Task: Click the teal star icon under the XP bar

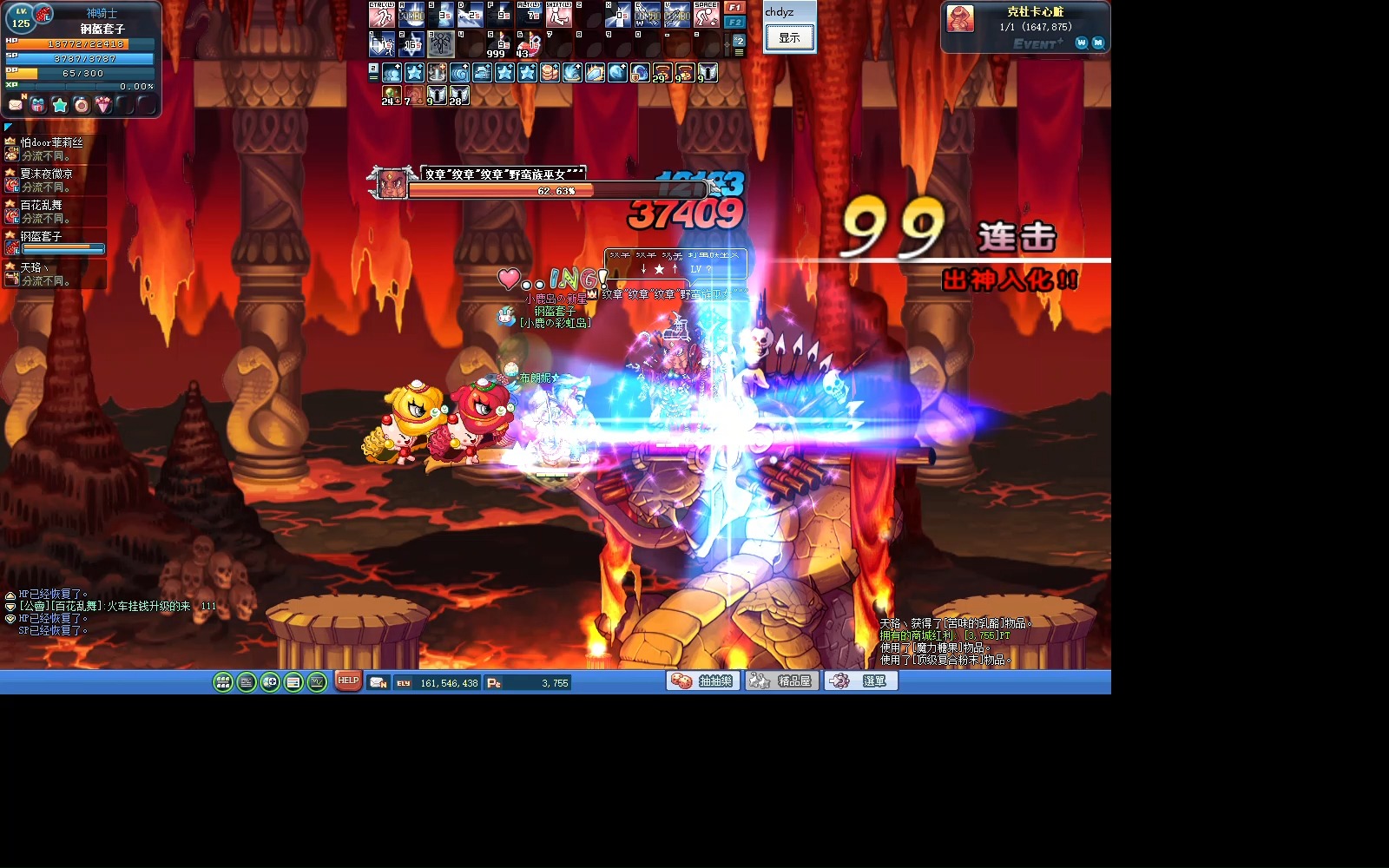Action: 59,105
